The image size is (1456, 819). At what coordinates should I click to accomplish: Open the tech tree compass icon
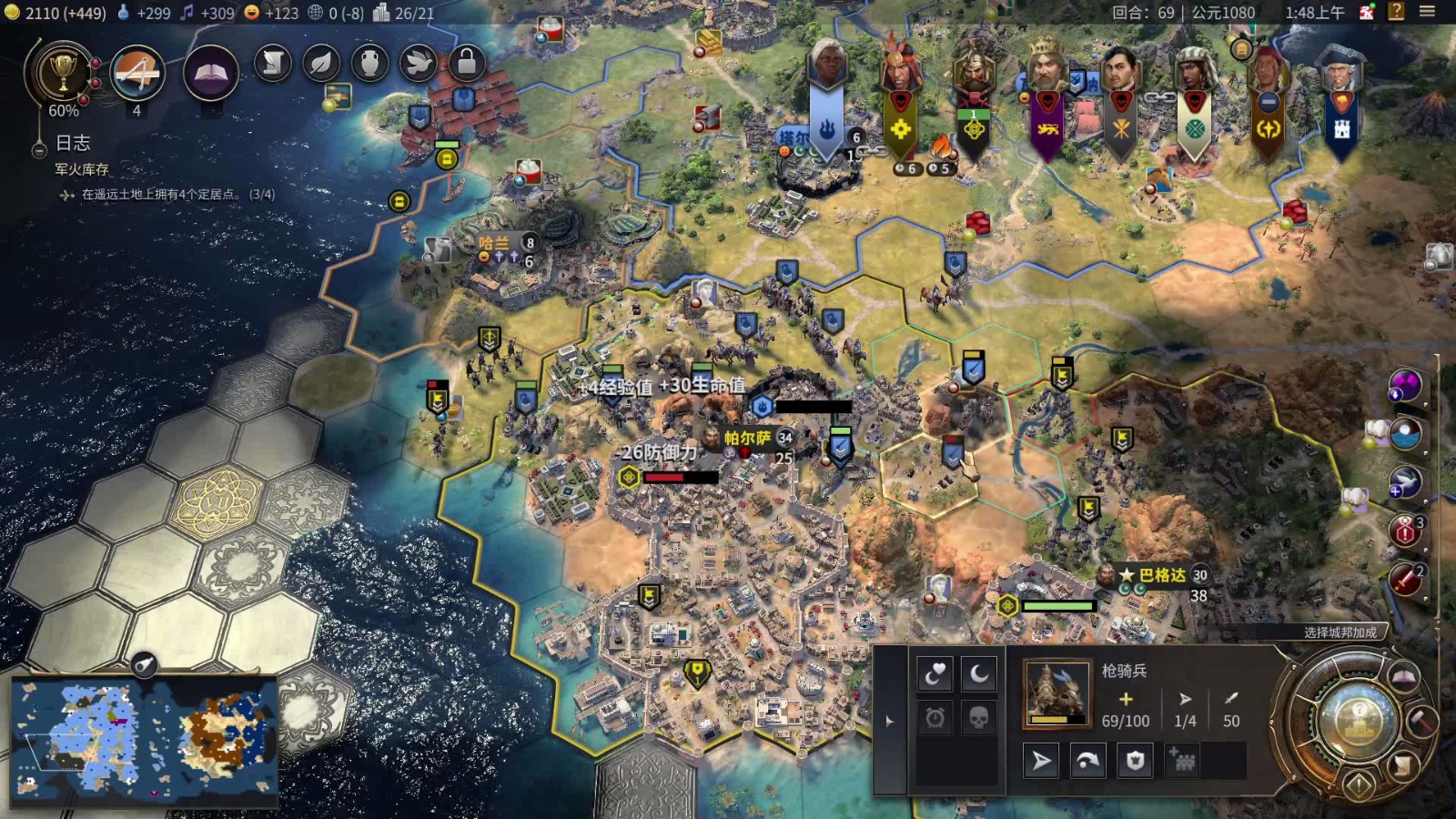(x=137, y=73)
